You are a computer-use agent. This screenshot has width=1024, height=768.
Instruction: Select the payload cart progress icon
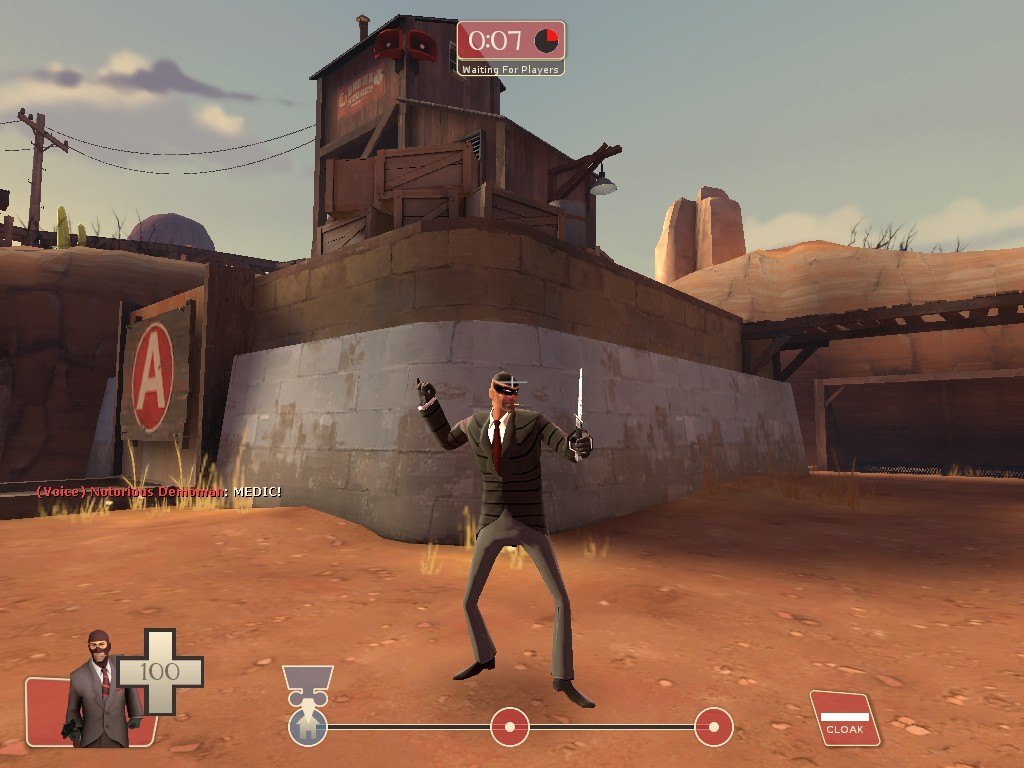pyautogui.click(x=308, y=679)
